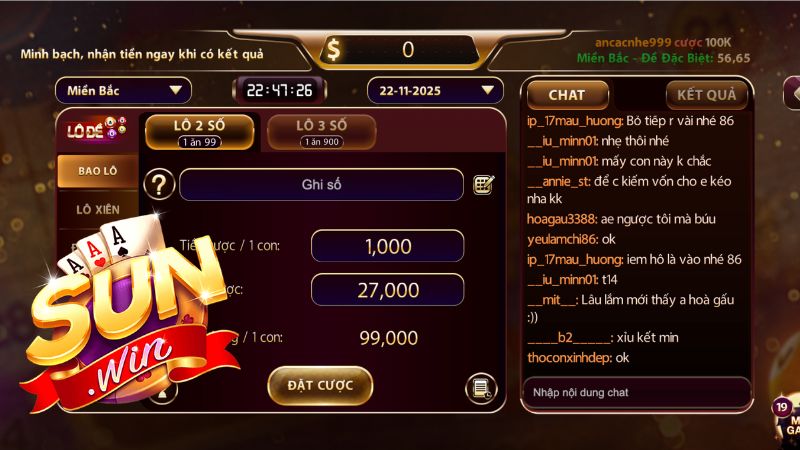Switch to the Chat tab
Viewport: 800px width, 450px height.
point(567,95)
